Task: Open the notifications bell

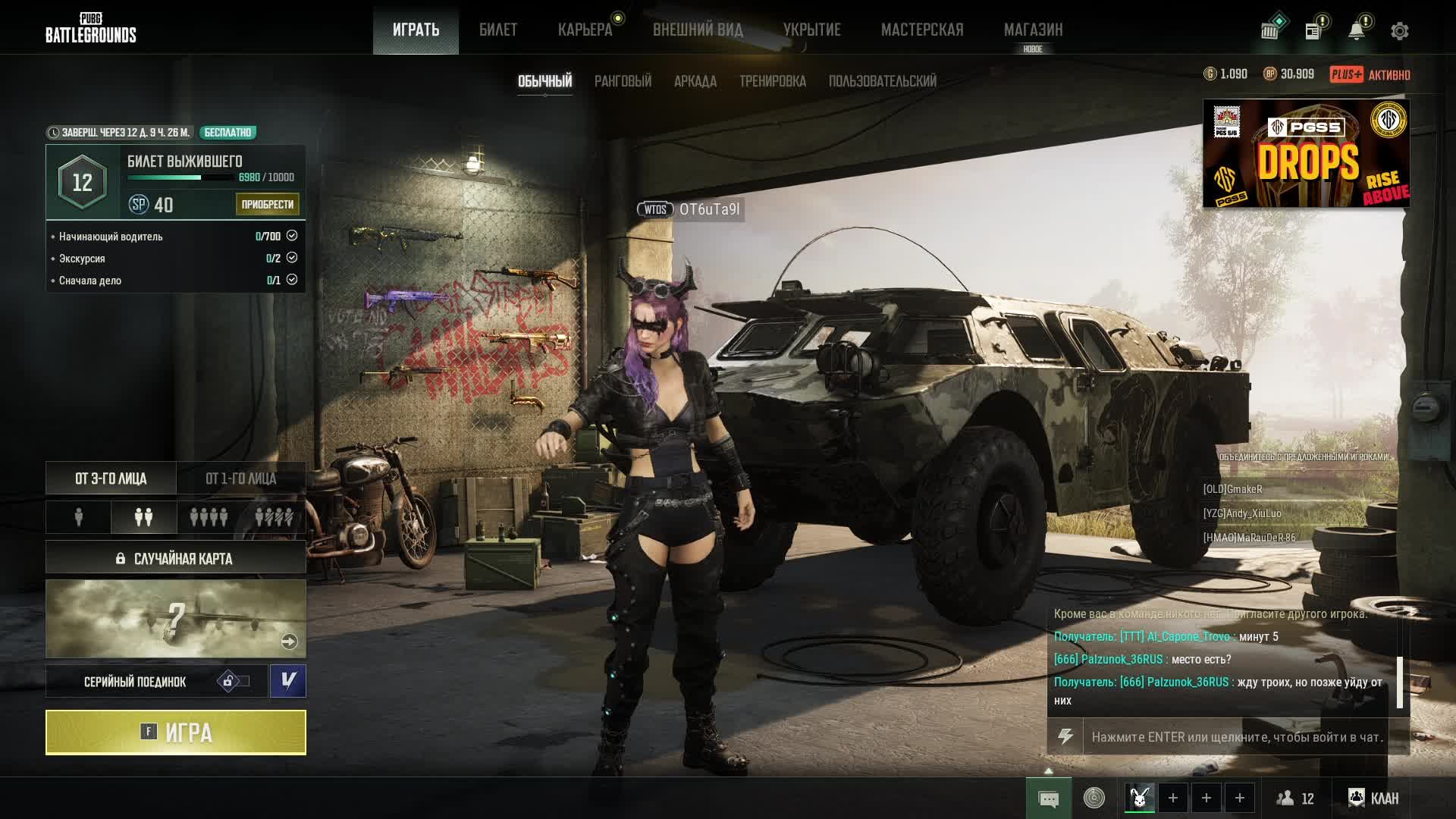Action: [x=1356, y=31]
